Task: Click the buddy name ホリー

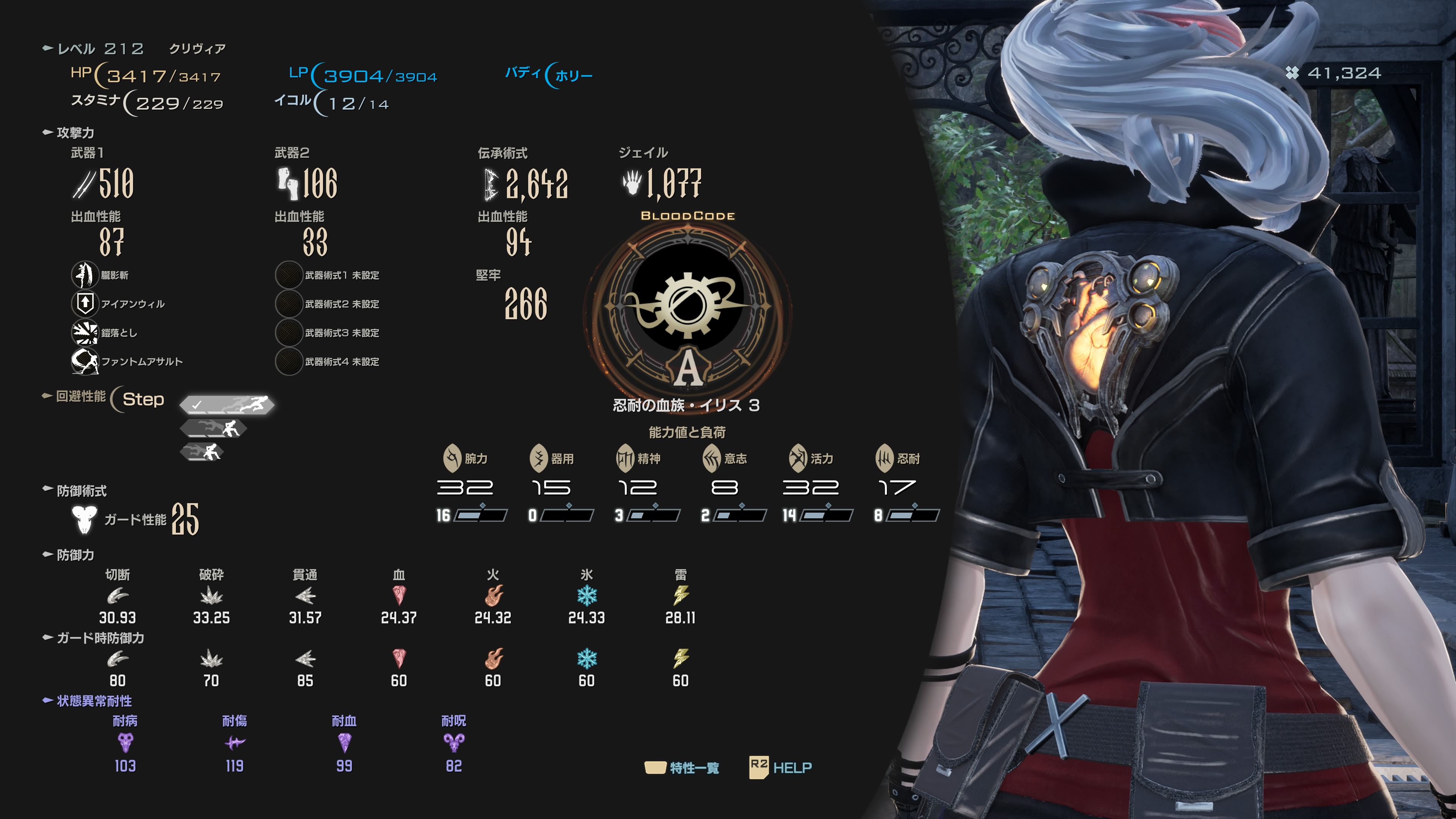Action: click(x=573, y=76)
